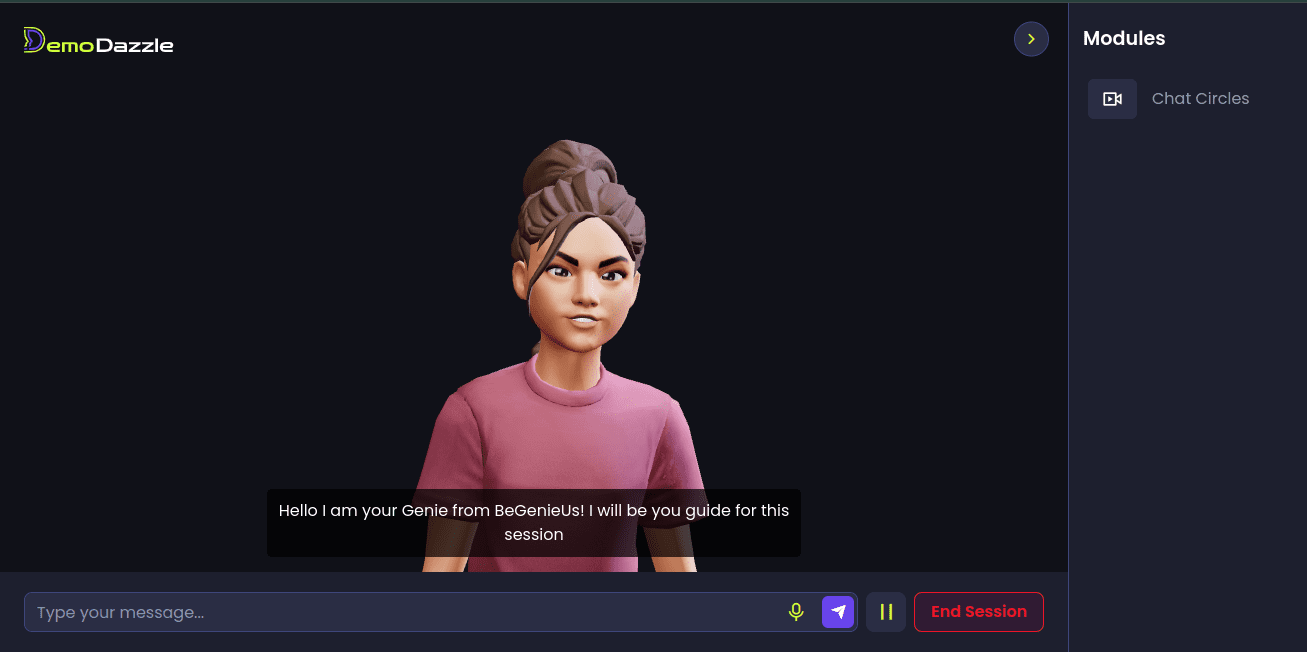Collapse the Modules panel with the arrow button
1307x652 pixels.
[1031, 39]
